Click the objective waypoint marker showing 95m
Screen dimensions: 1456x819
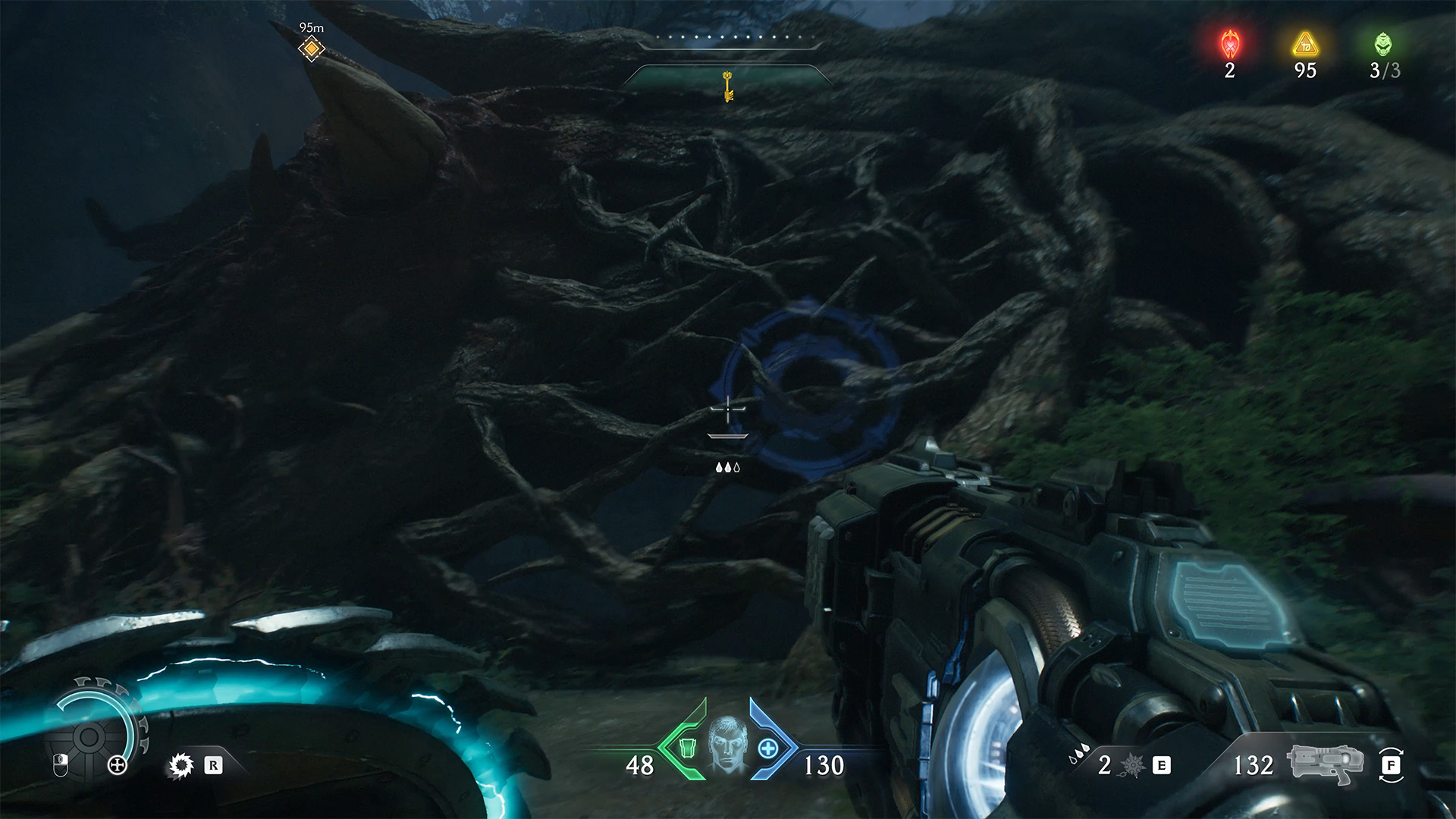[311, 49]
